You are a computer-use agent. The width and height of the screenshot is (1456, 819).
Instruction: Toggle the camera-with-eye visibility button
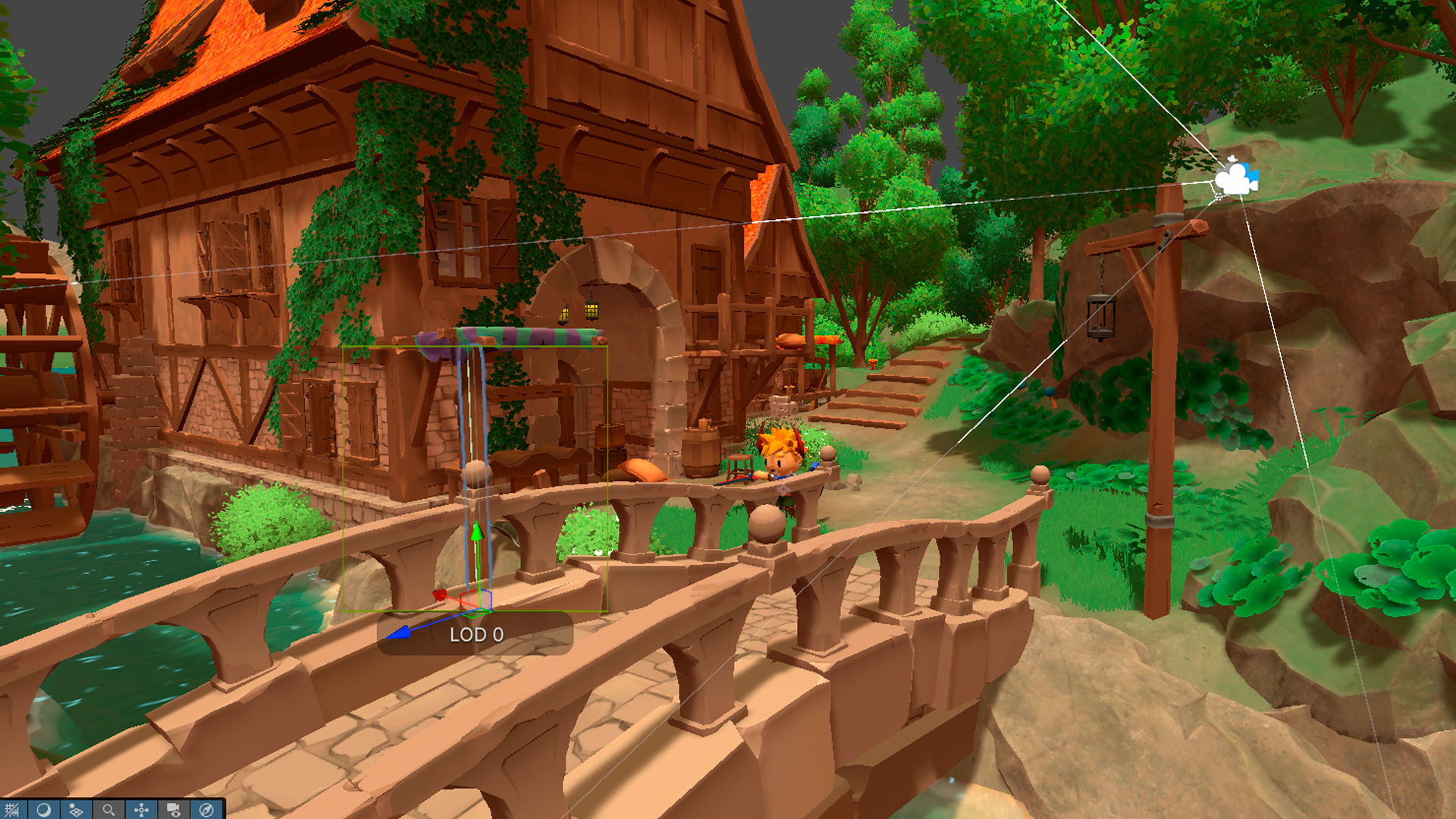174,810
